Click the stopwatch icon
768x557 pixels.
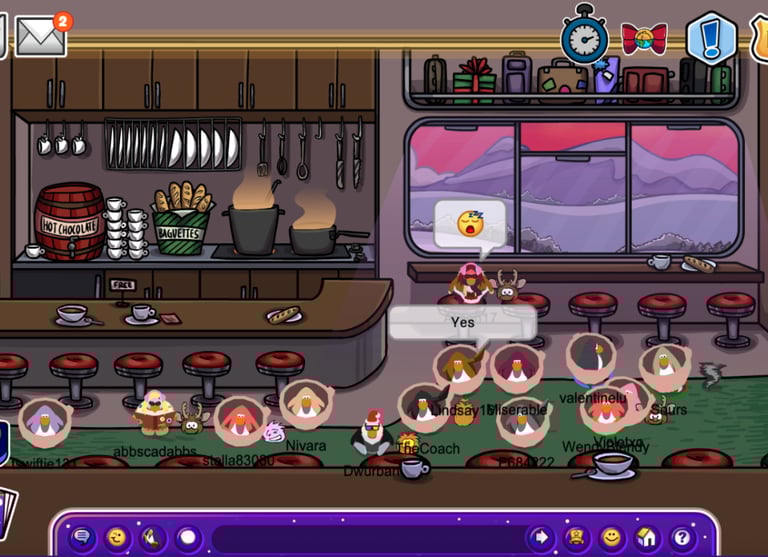pyautogui.click(x=584, y=36)
